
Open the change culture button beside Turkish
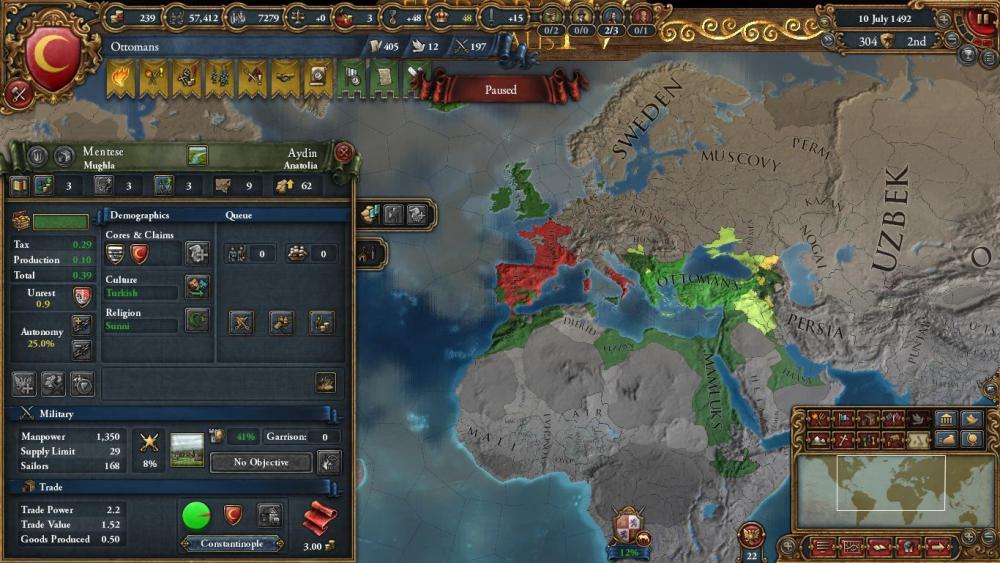click(x=197, y=287)
